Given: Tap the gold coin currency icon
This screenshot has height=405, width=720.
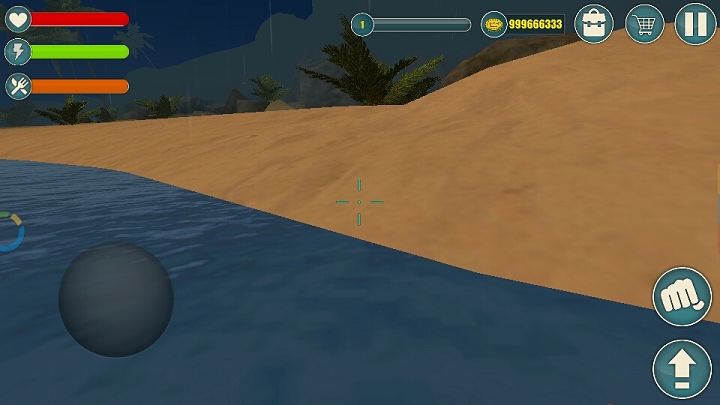Looking at the screenshot, I should tap(493, 24).
